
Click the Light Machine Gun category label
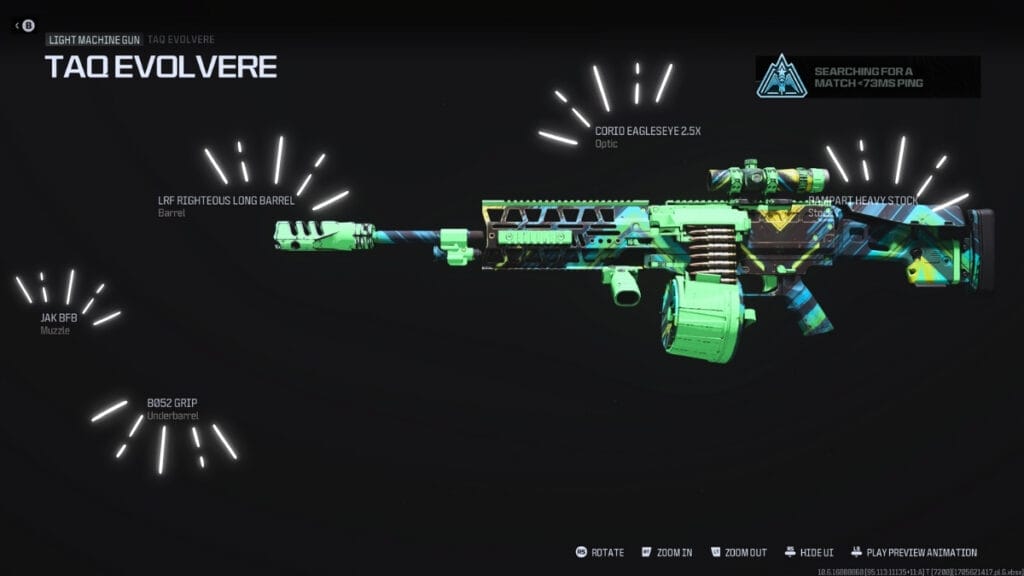pyautogui.click(x=93, y=39)
